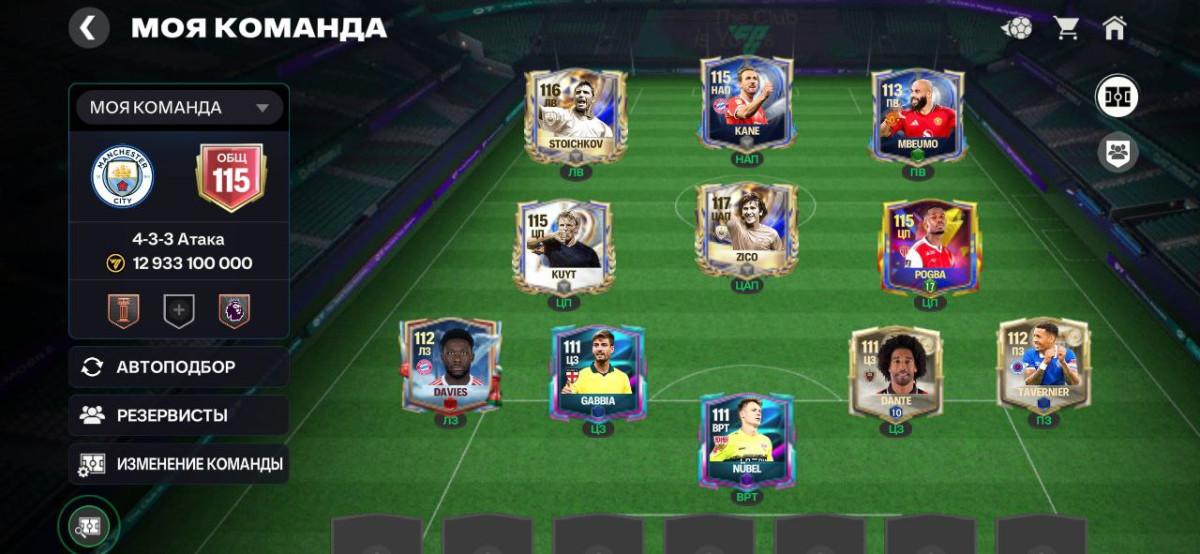This screenshot has height=554, width=1200.
Task: Open the МОЯ КОМАНДА squad dropdown
Action: tap(180, 108)
